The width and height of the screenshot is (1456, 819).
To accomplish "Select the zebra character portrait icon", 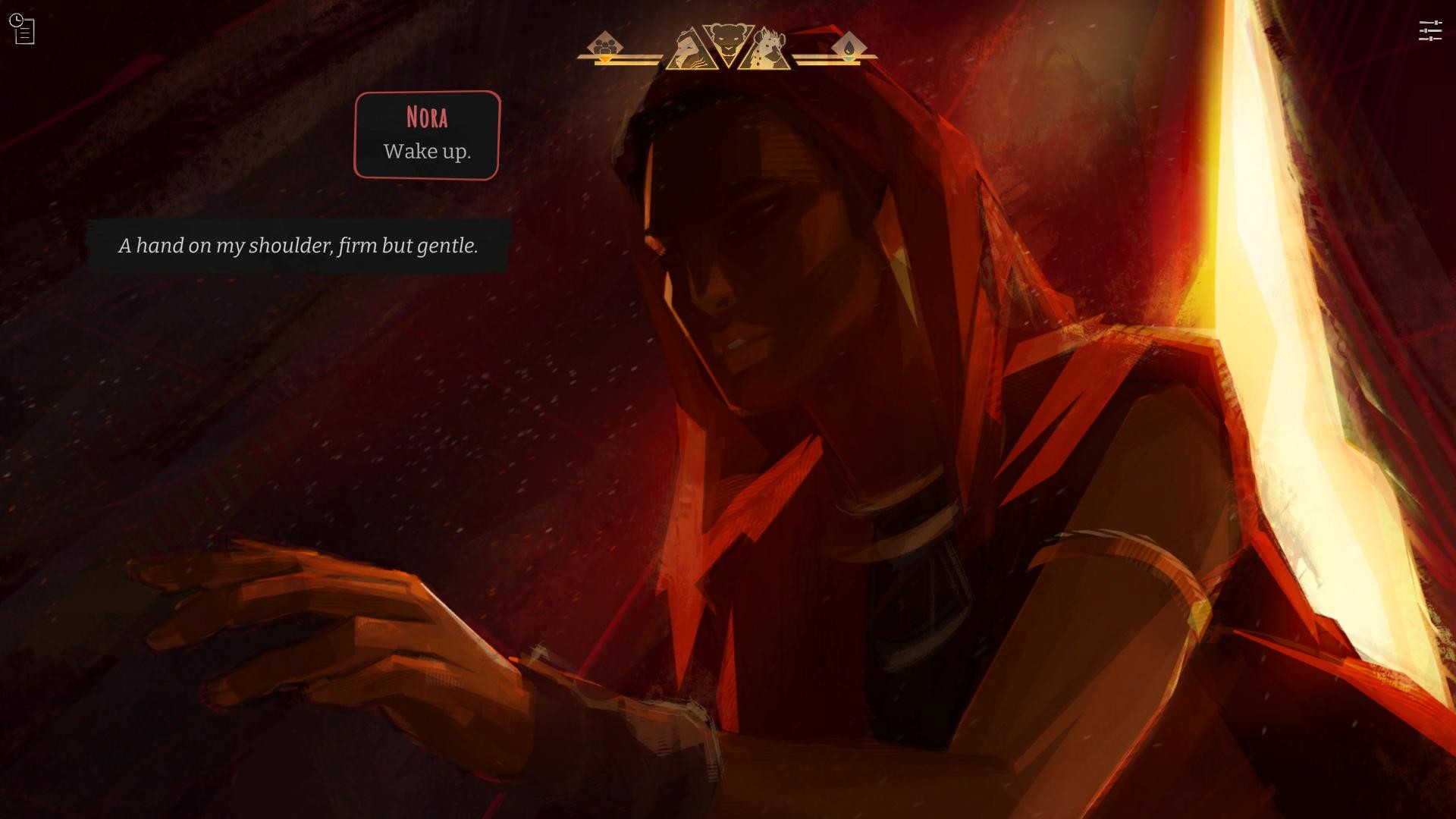I will click(689, 49).
